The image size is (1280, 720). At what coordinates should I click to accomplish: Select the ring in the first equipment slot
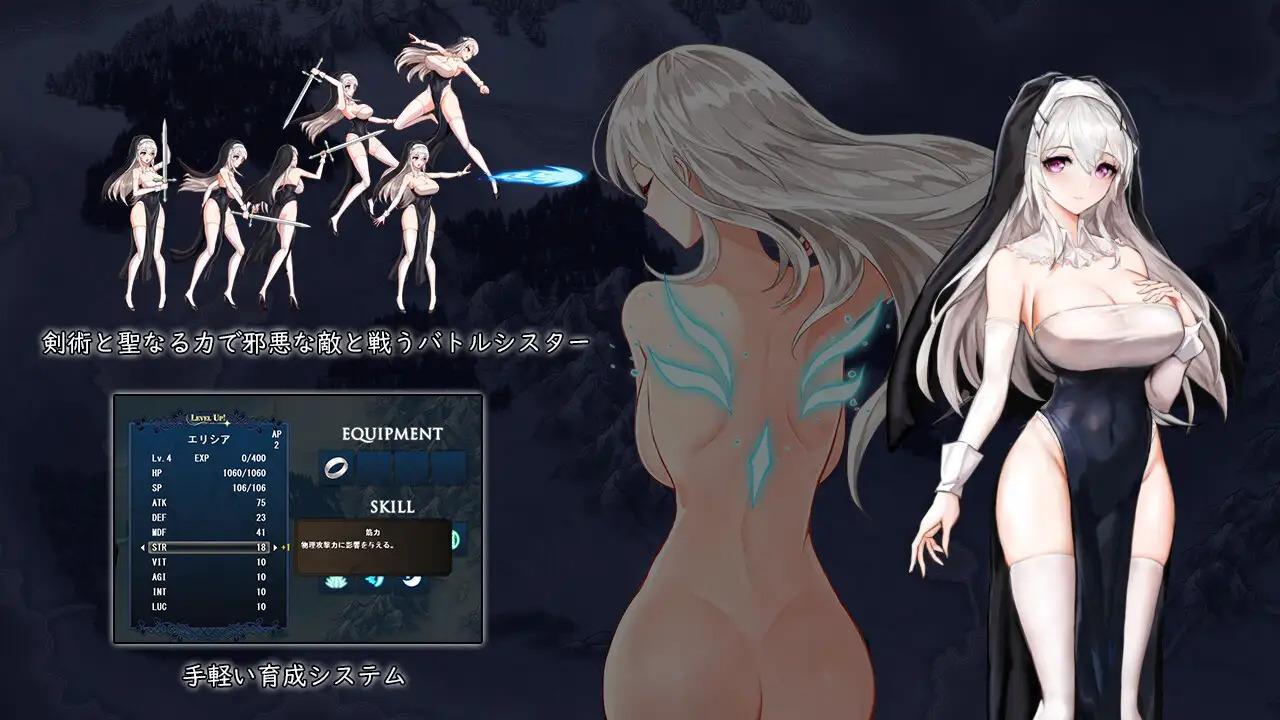(337, 466)
